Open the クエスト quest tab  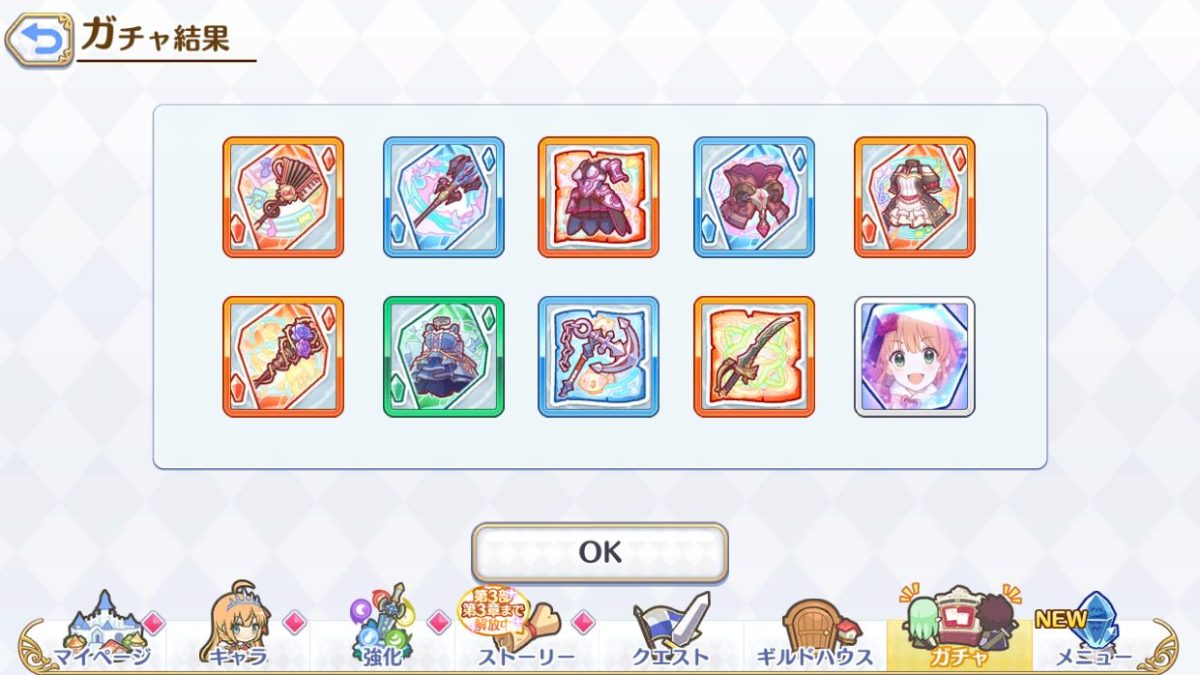click(670, 631)
